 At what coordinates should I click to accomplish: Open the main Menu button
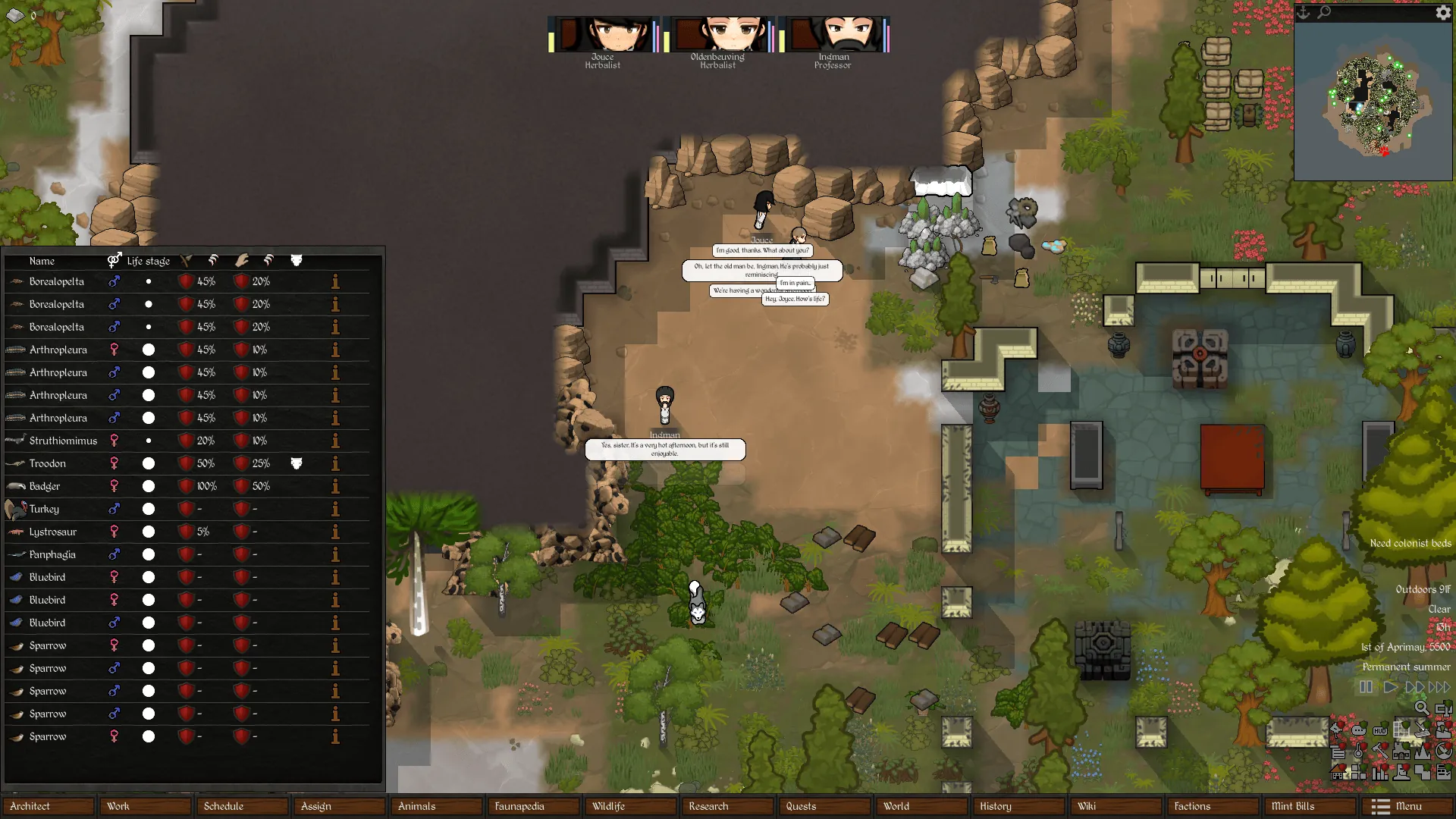pos(1407,806)
